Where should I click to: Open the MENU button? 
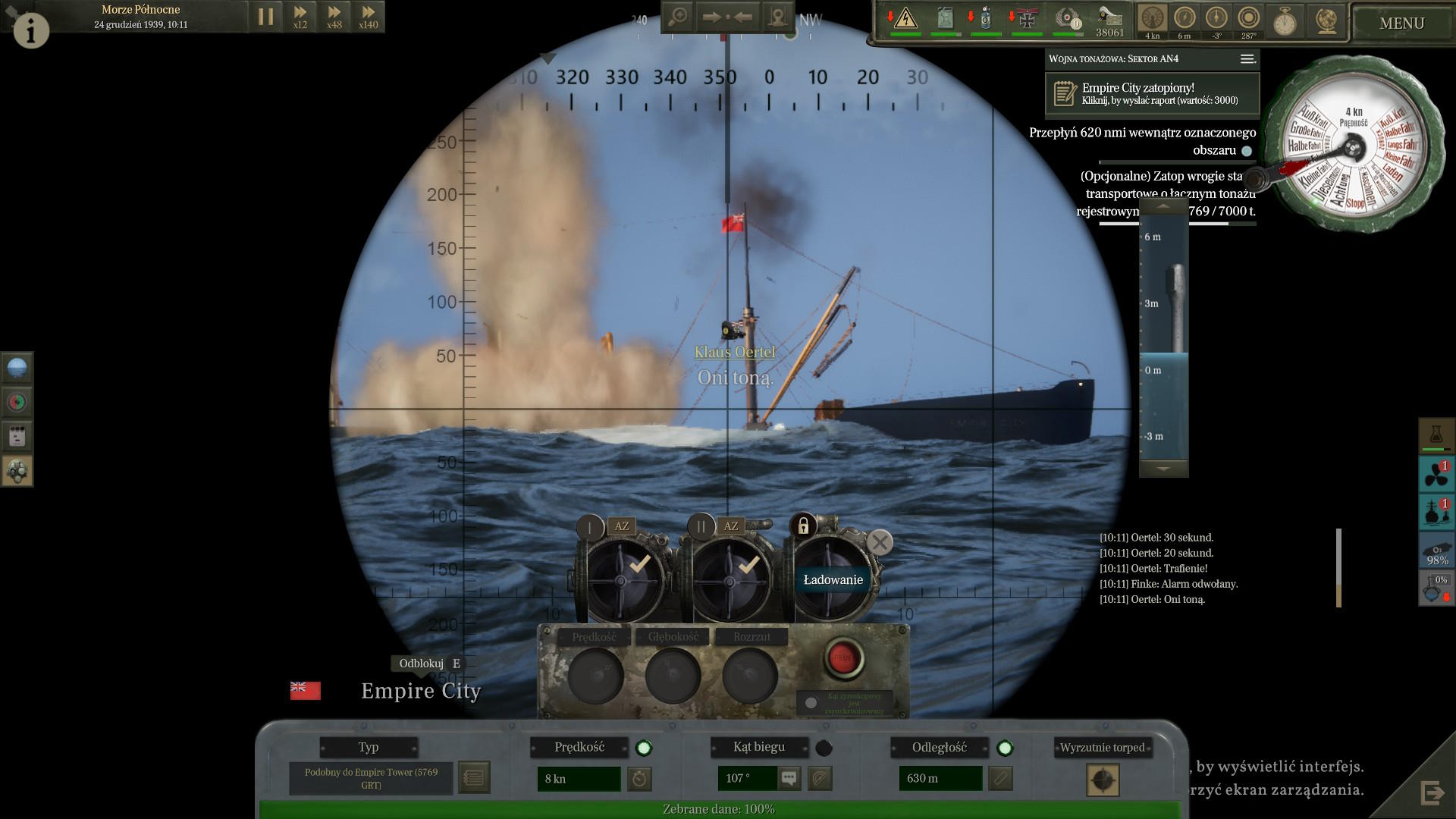point(1401,24)
